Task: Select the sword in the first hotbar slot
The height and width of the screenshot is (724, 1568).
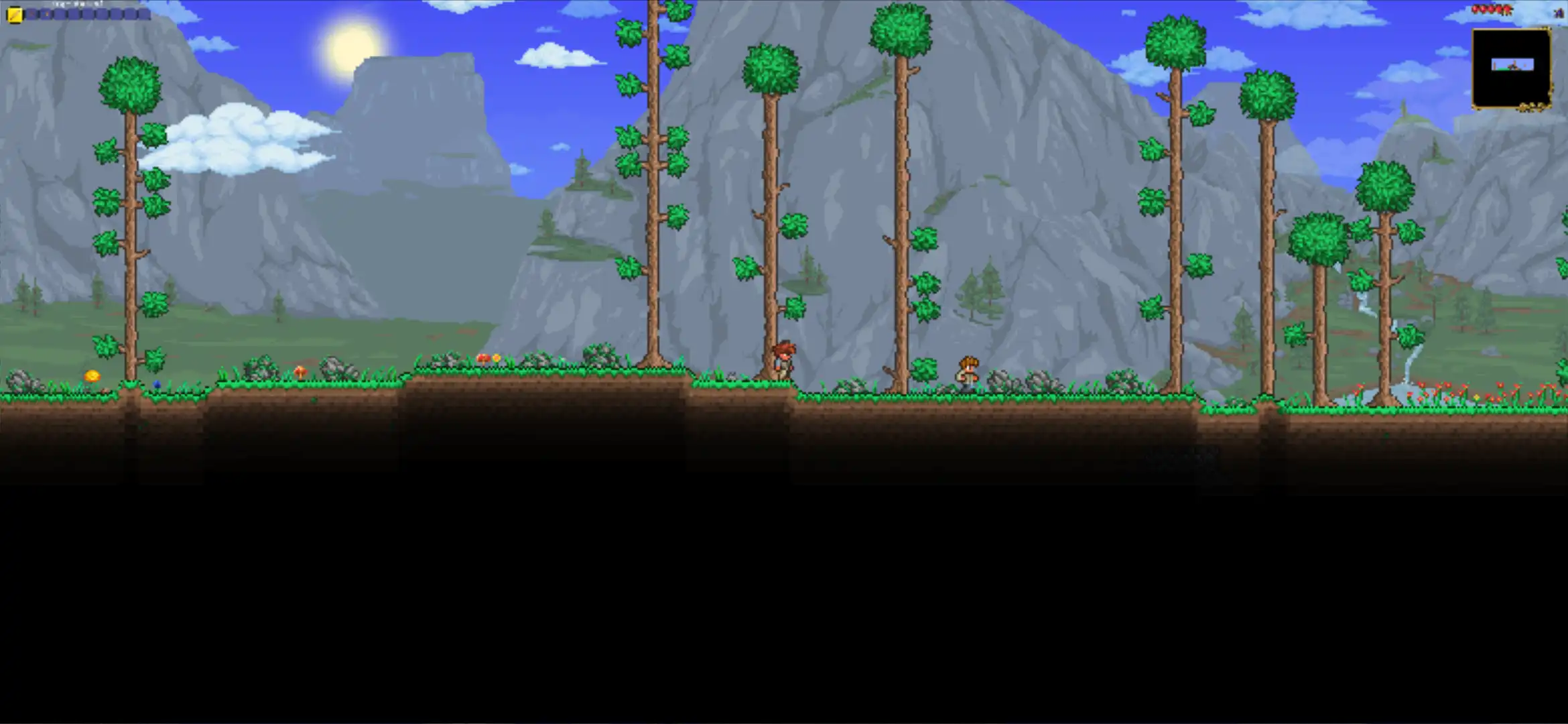Action: coord(14,14)
